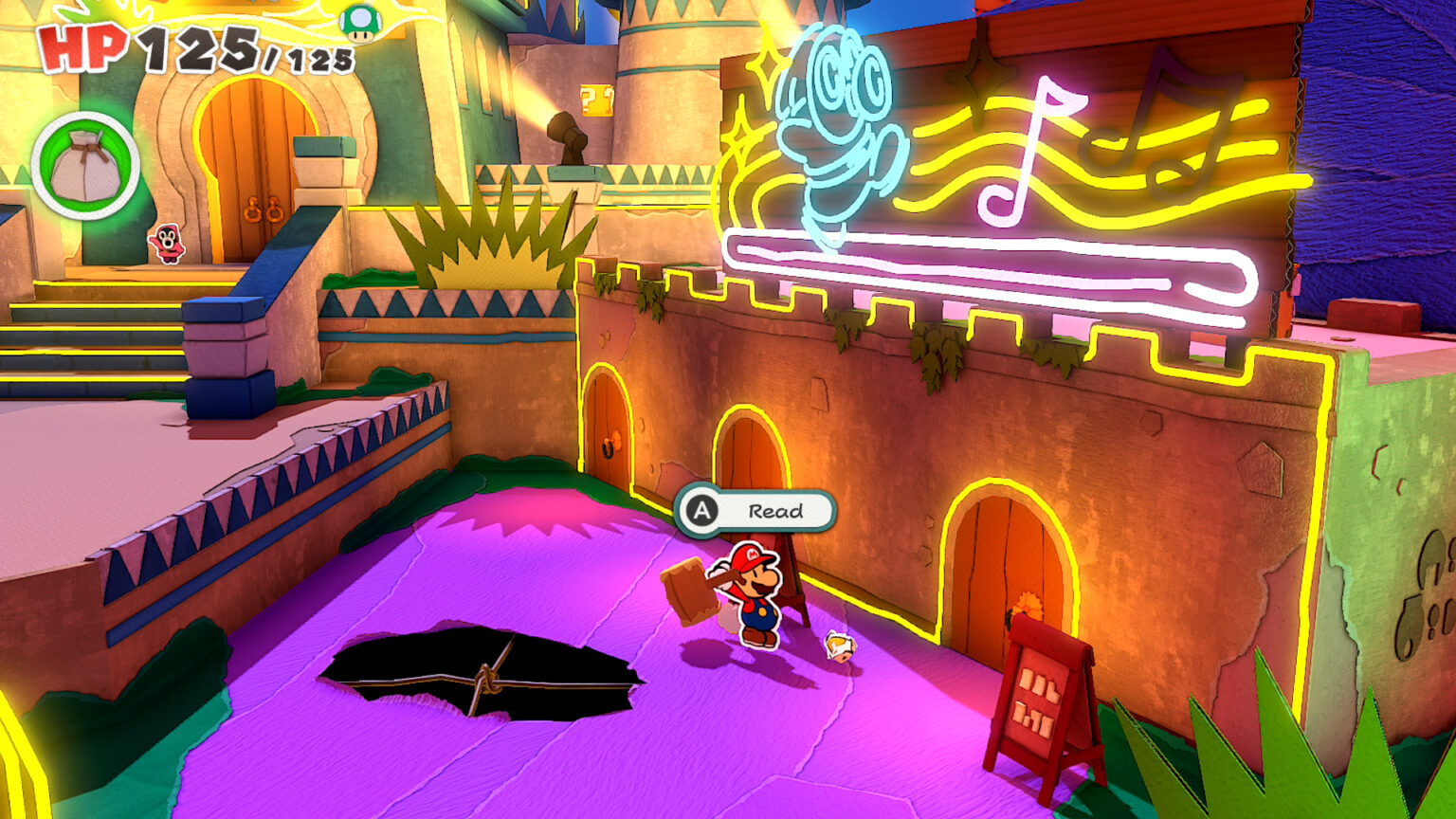Select the bag inventory icon
This screenshot has height=819, width=1456.
pyautogui.click(x=85, y=163)
